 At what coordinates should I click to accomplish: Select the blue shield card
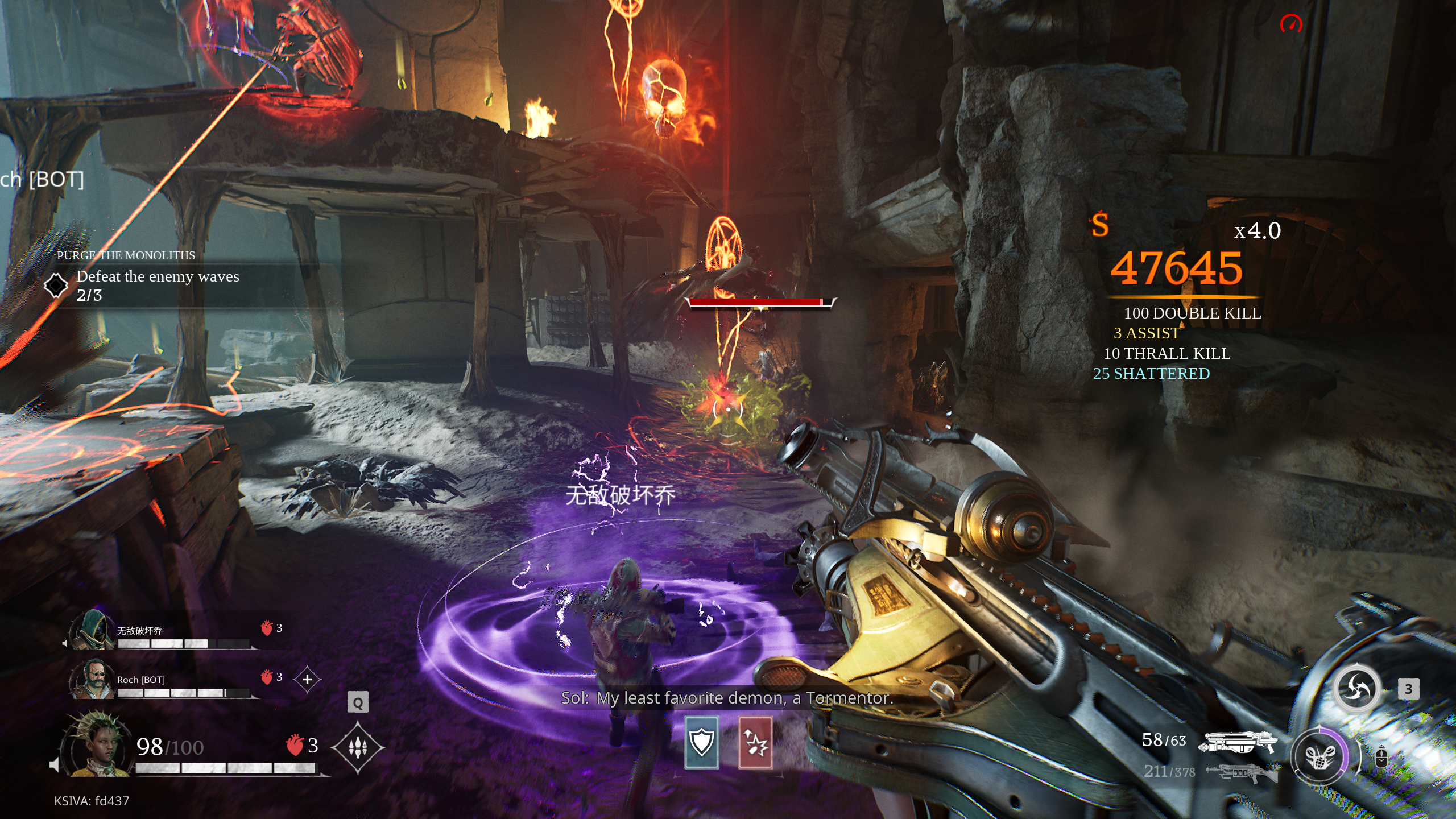(701, 743)
